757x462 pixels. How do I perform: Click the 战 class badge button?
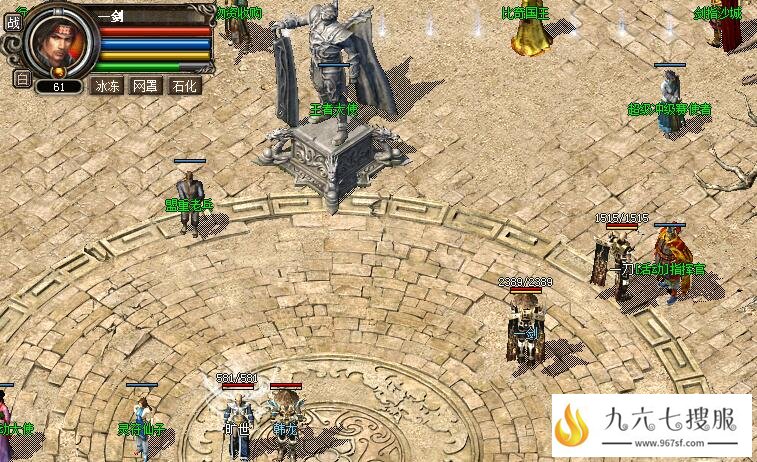click(x=13, y=22)
